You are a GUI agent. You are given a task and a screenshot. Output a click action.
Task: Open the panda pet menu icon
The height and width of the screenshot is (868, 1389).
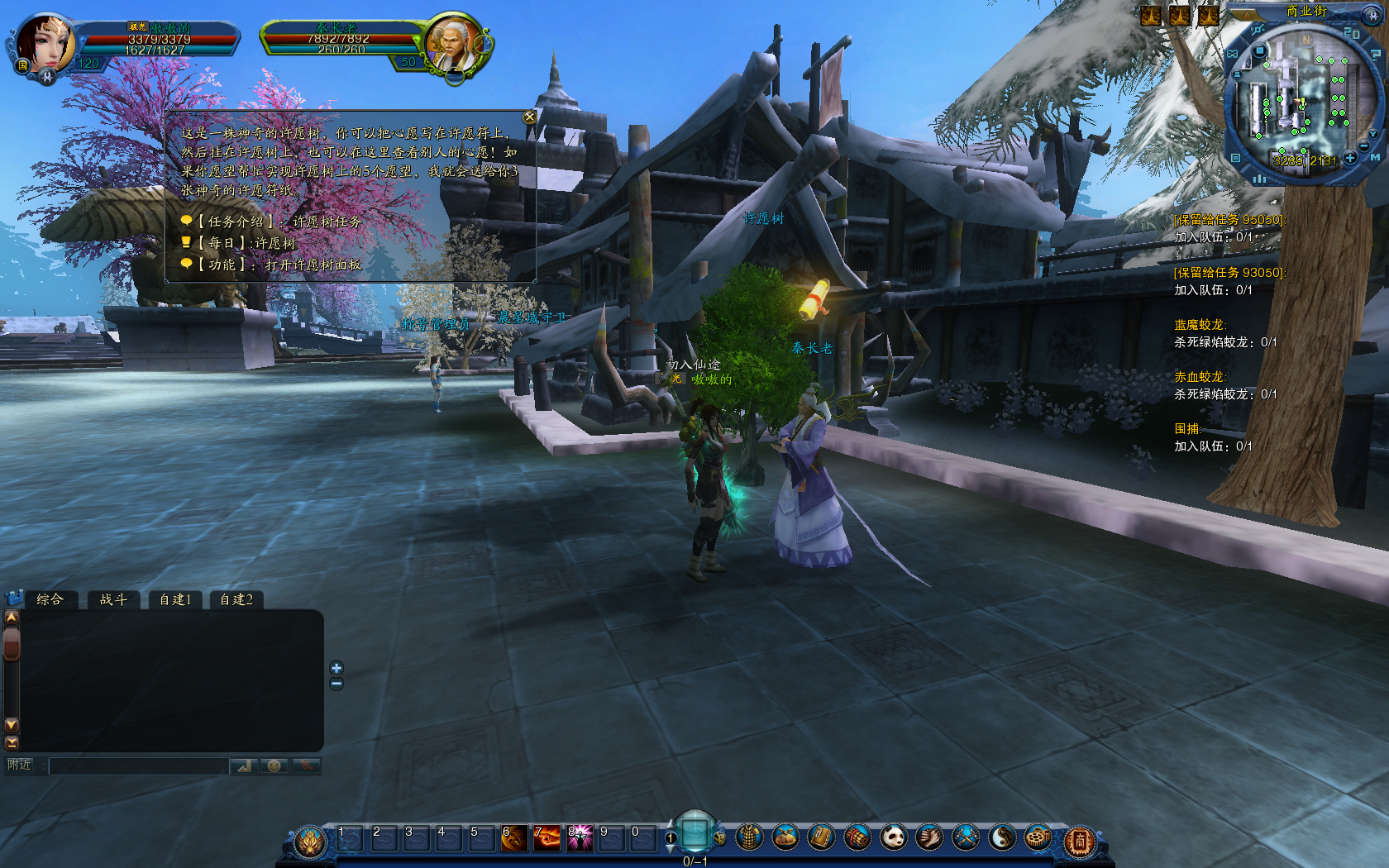894,838
